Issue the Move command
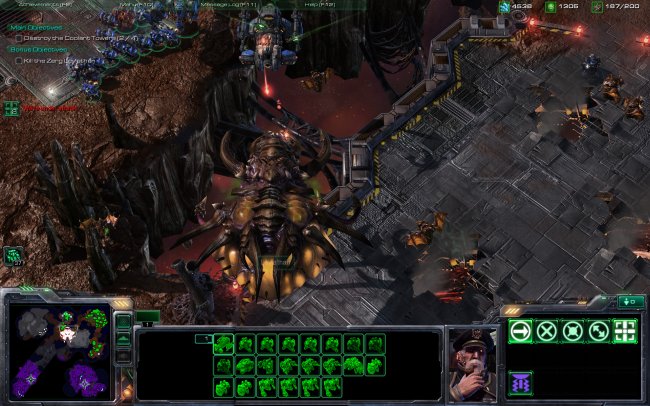This screenshot has height=406, width=650. tap(520, 331)
